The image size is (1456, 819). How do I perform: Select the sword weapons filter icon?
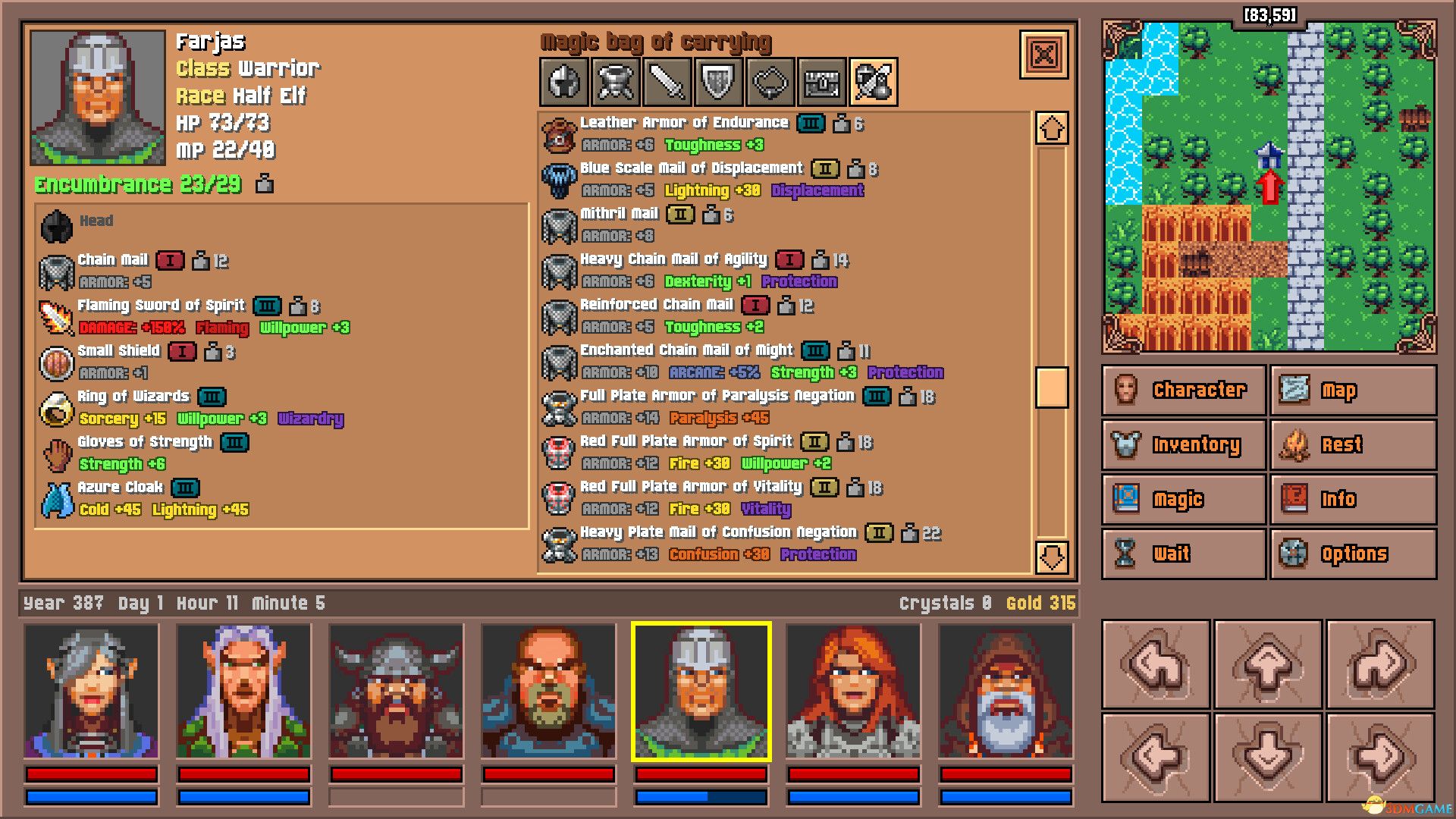coord(666,82)
